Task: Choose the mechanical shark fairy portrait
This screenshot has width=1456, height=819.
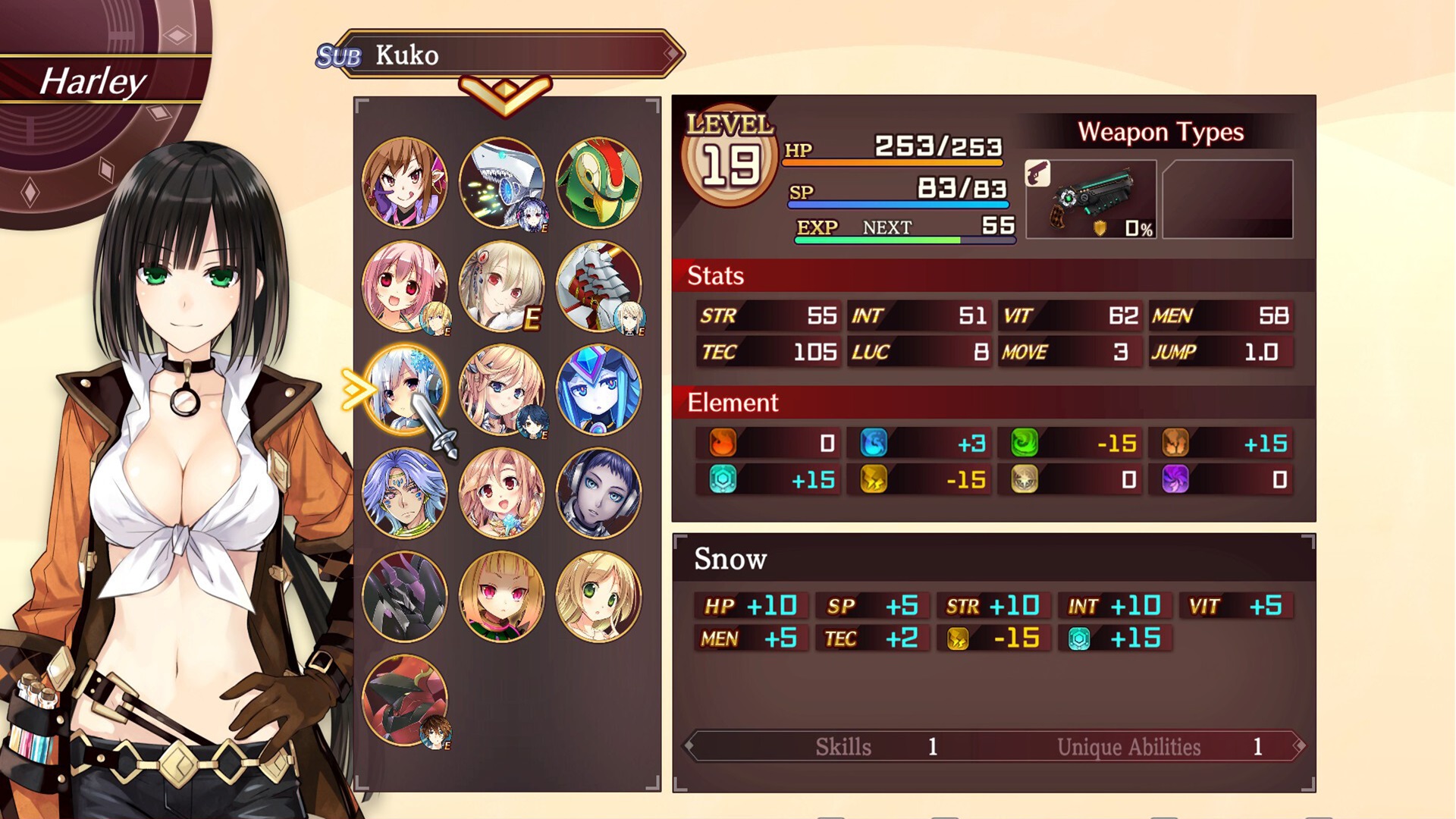Action: [x=501, y=183]
